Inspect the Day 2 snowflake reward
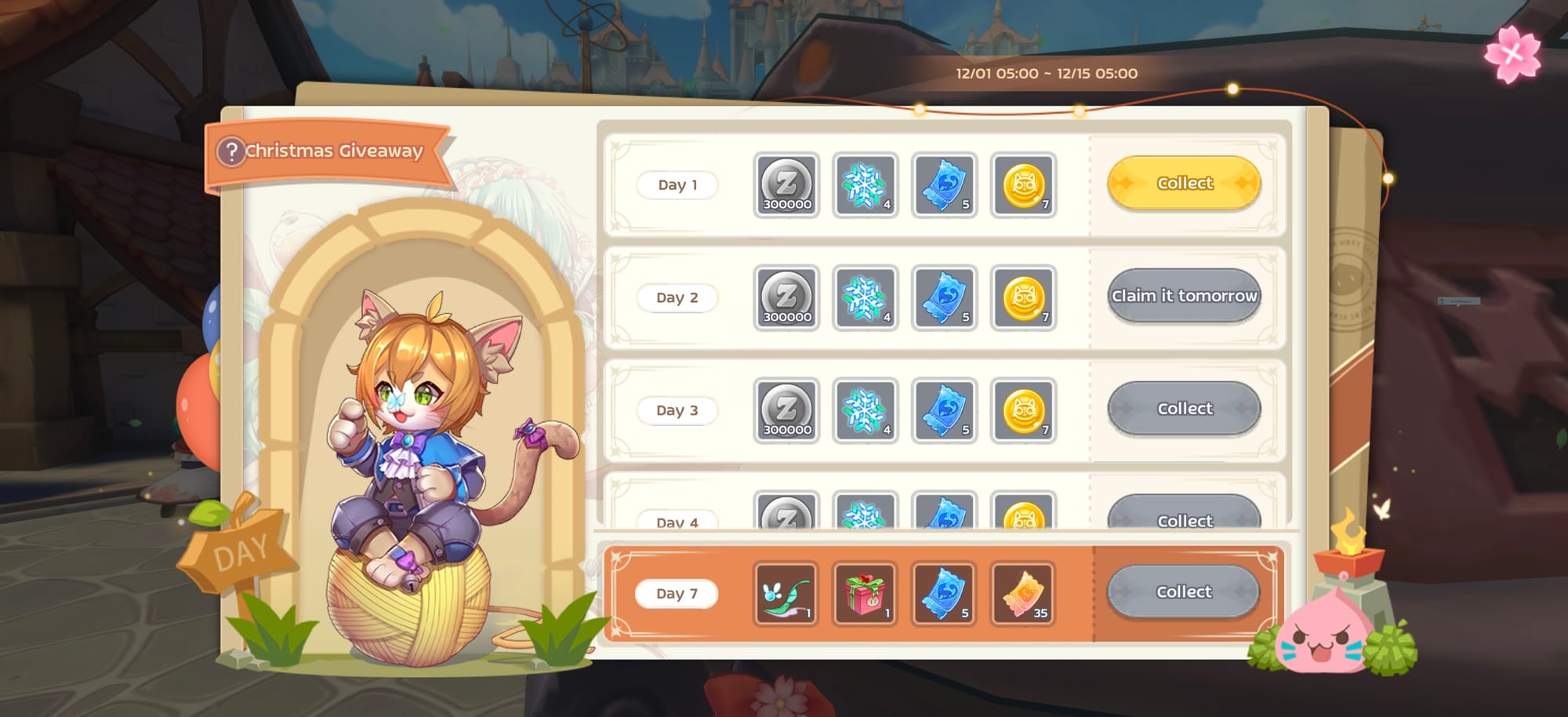This screenshot has width=1568, height=717. tap(865, 298)
